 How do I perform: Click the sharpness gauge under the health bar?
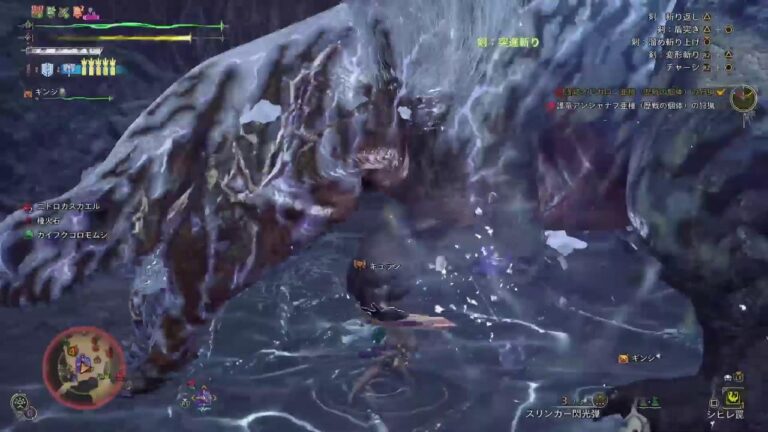64,50
